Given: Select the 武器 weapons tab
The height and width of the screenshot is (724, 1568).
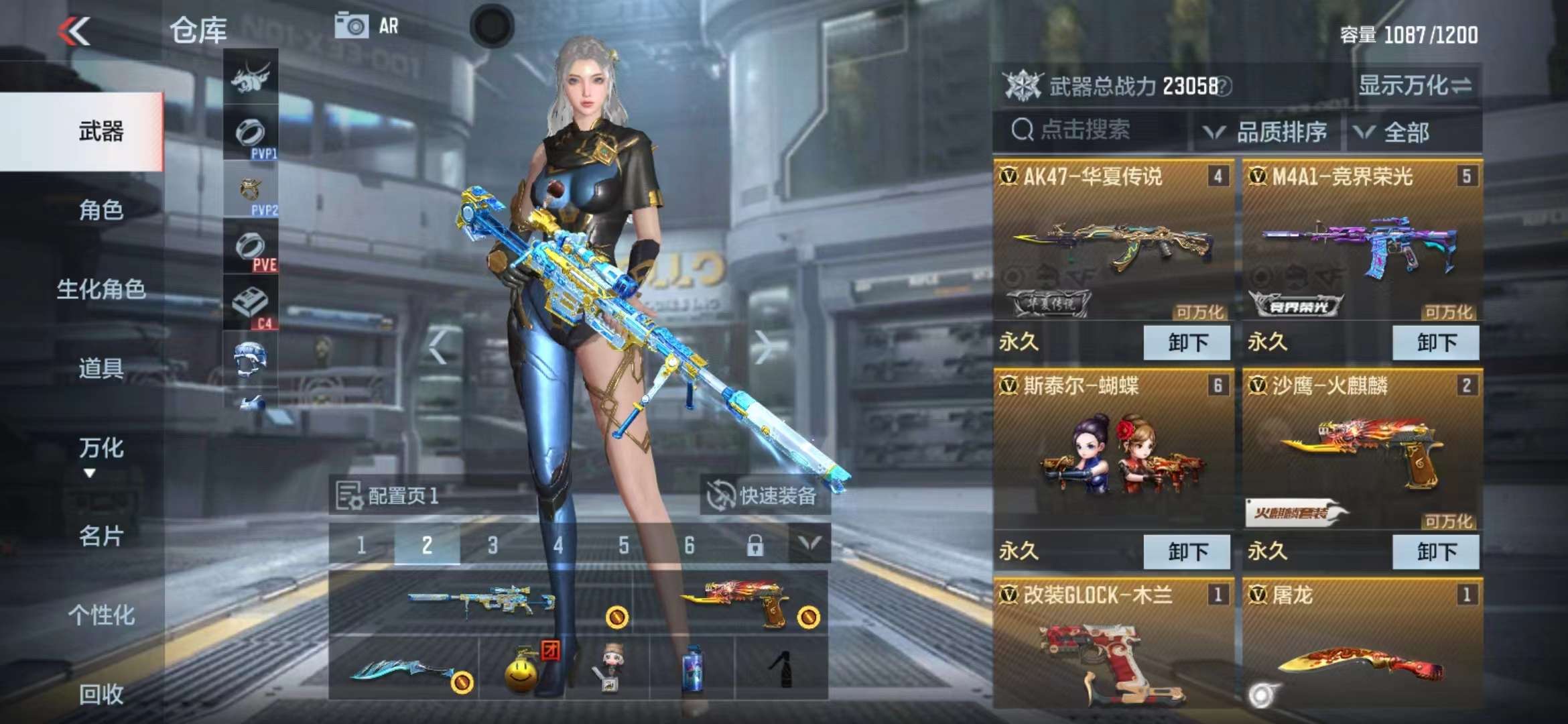Looking at the screenshot, I should pos(101,131).
